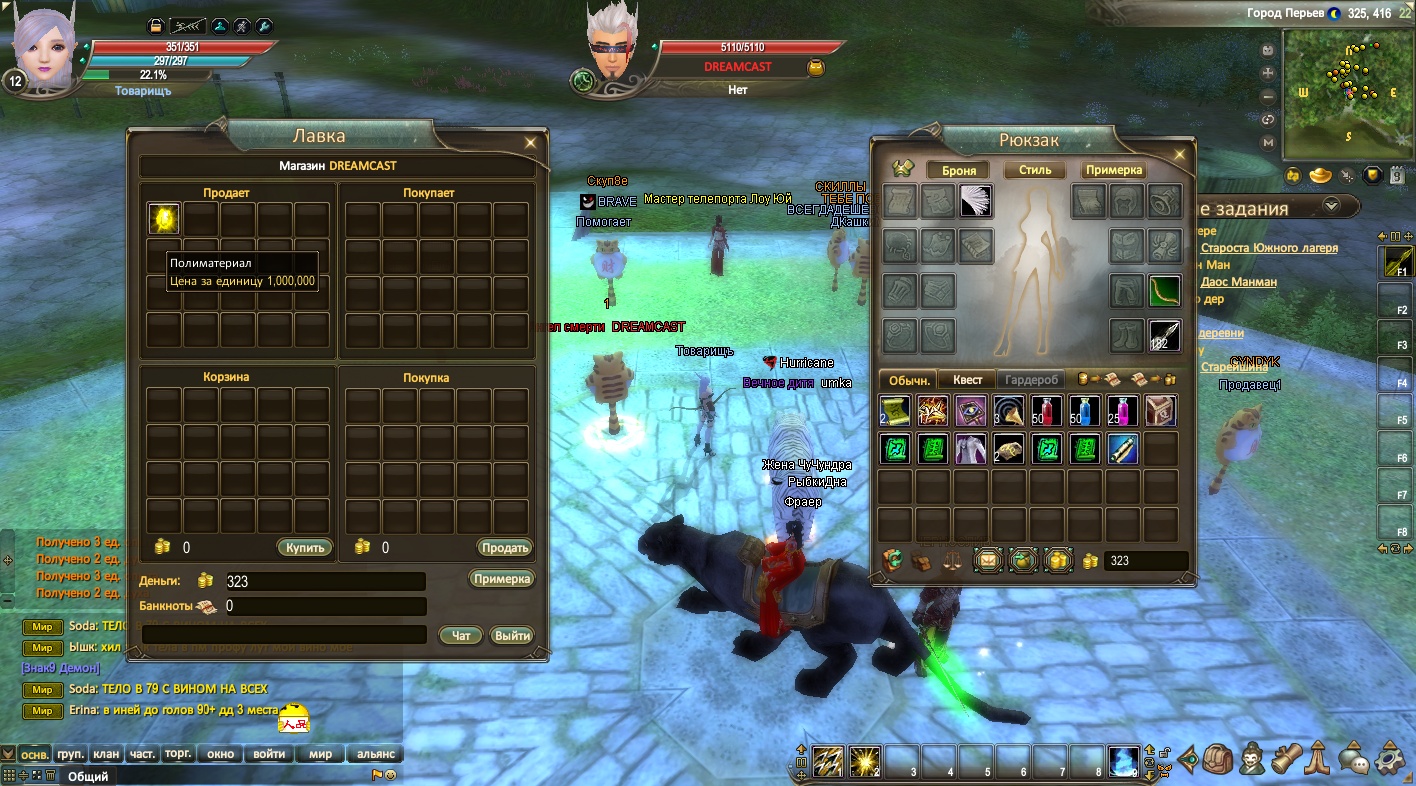Switch to the Броня armor tab
Screen dimensions: 1416x786
click(958, 170)
